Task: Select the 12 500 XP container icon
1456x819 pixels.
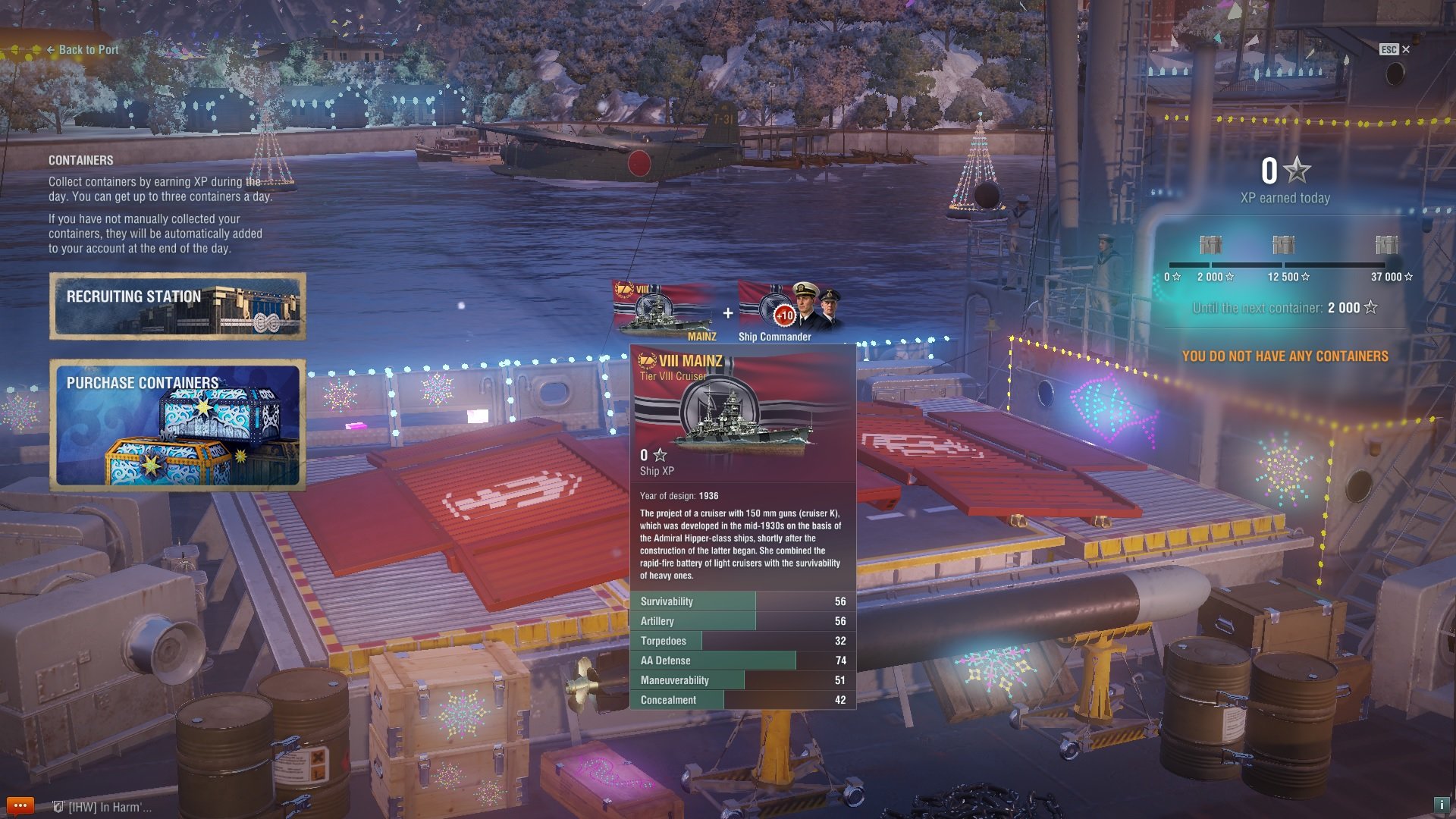Action: point(1283,245)
